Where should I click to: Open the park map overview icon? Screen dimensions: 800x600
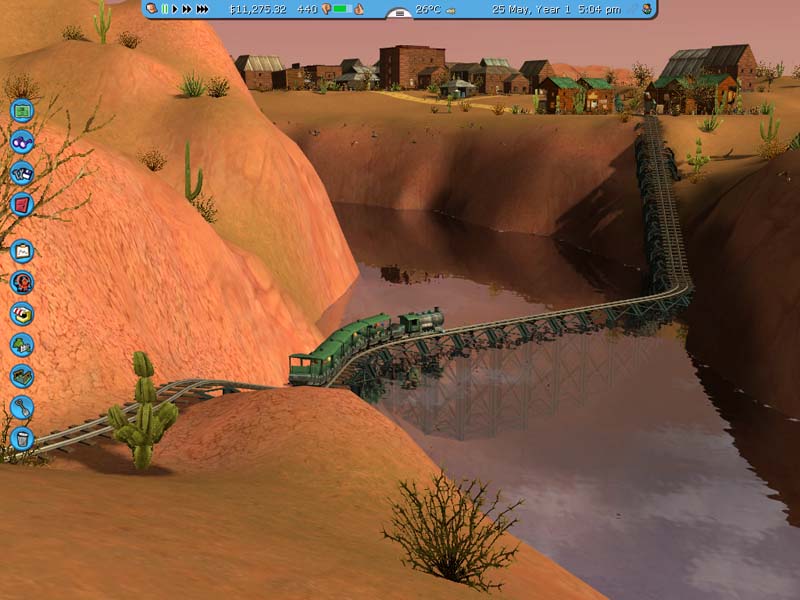(x=22, y=111)
